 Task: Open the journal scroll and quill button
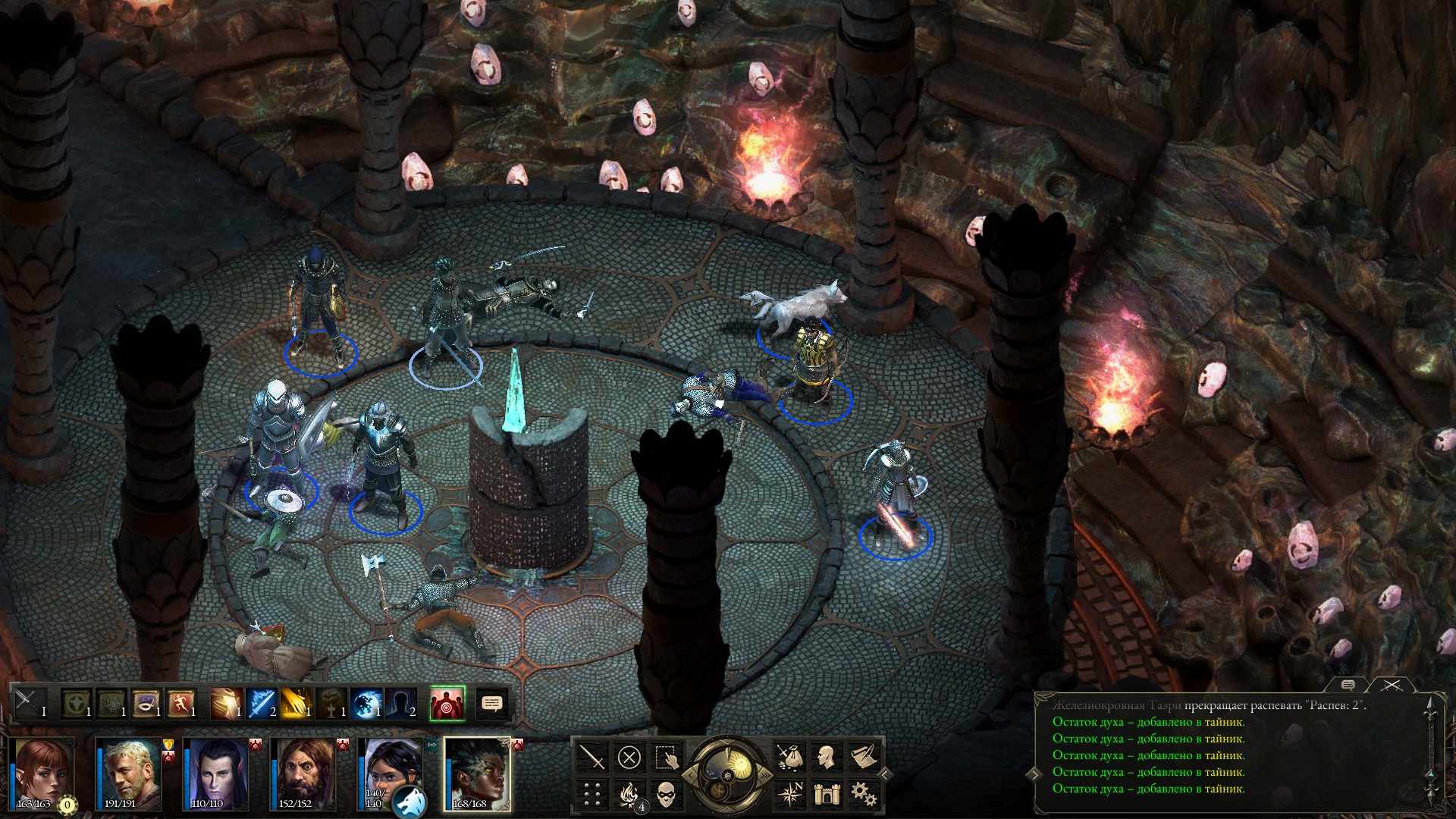862,757
